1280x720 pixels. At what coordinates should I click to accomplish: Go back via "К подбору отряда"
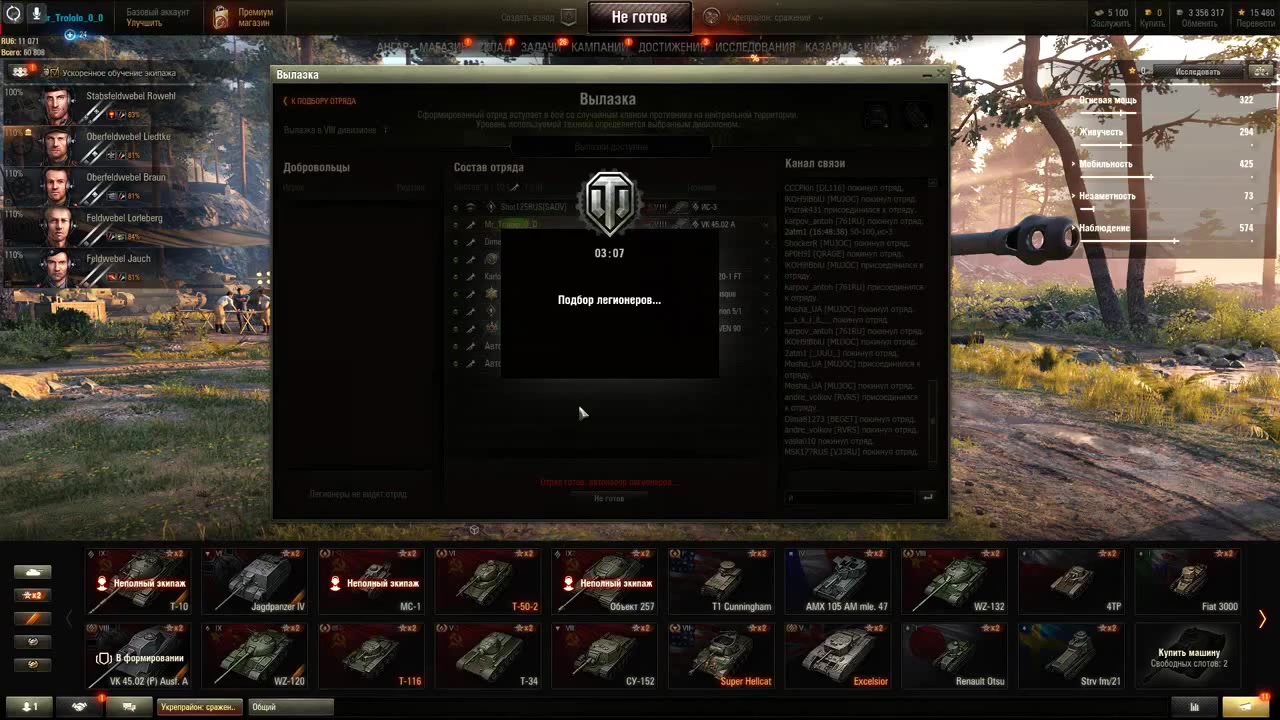coord(320,101)
